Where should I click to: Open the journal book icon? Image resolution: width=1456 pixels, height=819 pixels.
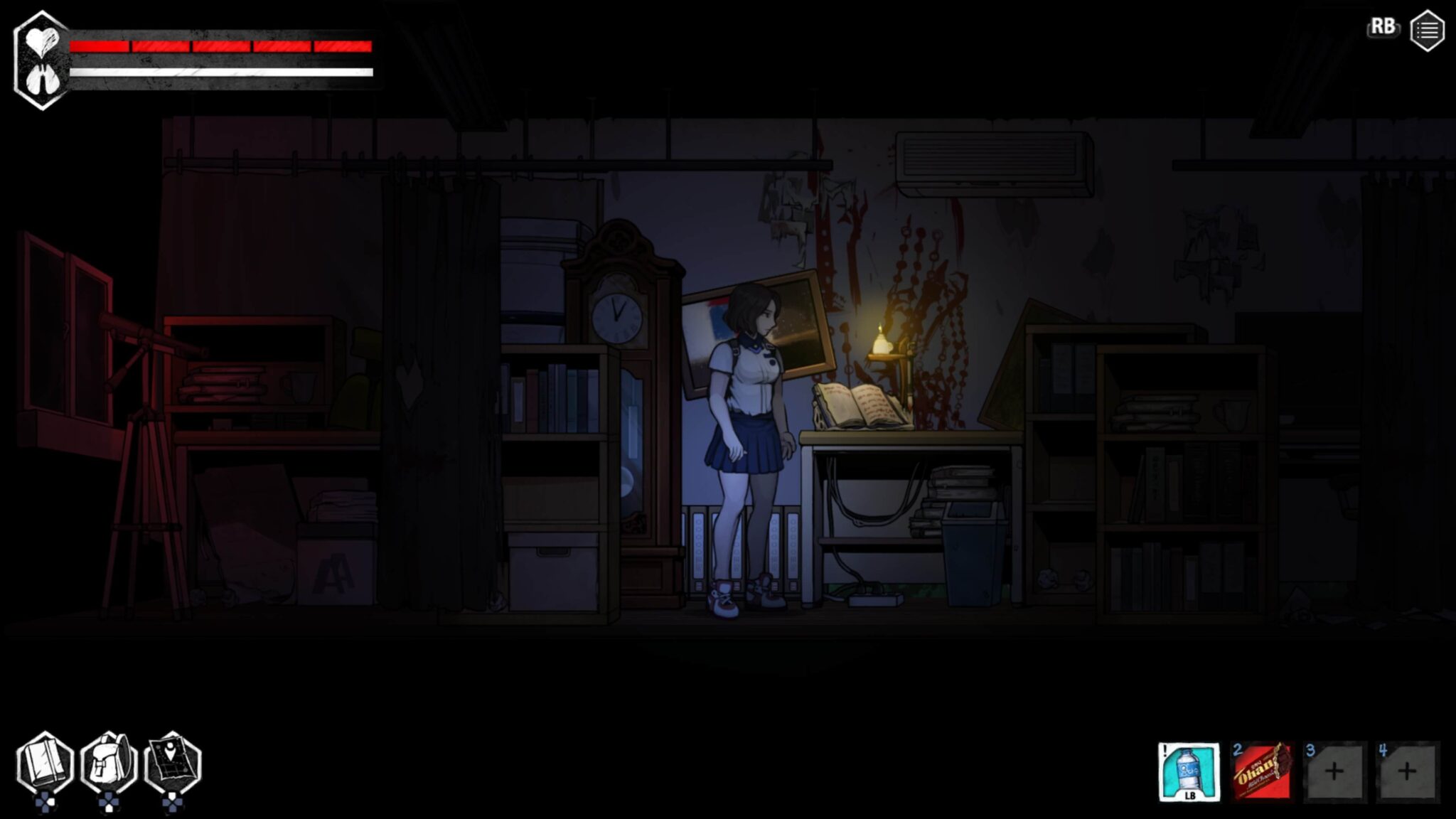pos(45,765)
